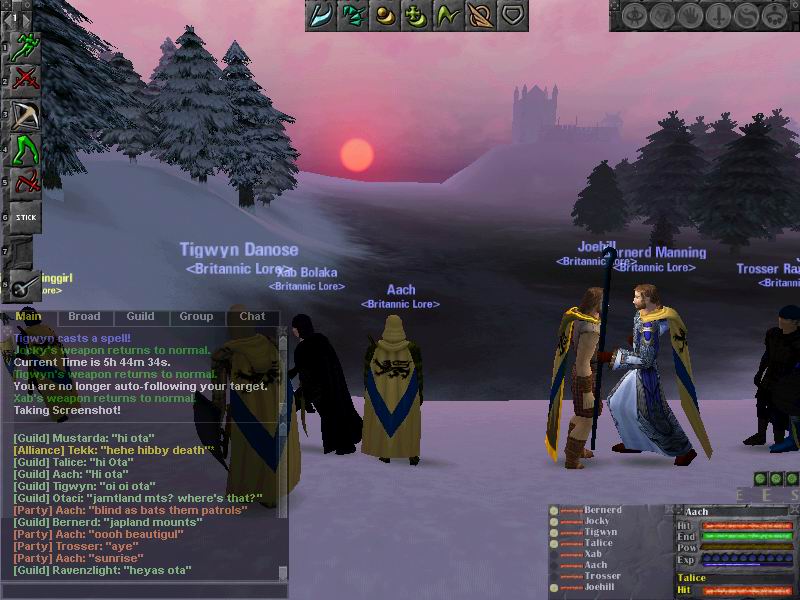Target Tigwyn in the group list
This screenshot has width=800, height=600.
click(x=601, y=533)
